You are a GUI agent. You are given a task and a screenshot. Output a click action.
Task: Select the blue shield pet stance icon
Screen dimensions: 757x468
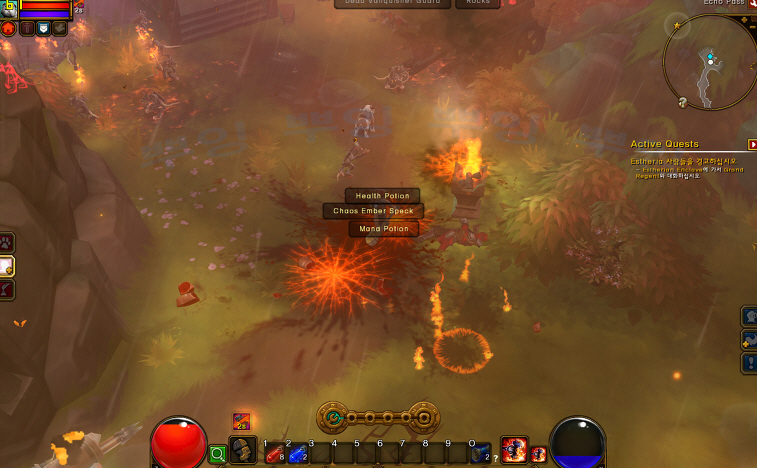click(45, 29)
